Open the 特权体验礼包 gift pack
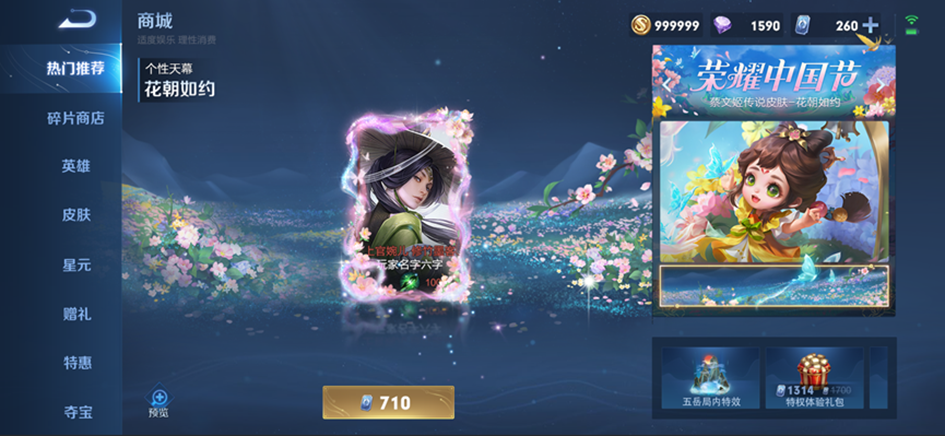The height and width of the screenshot is (436, 945). [x=814, y=379]
